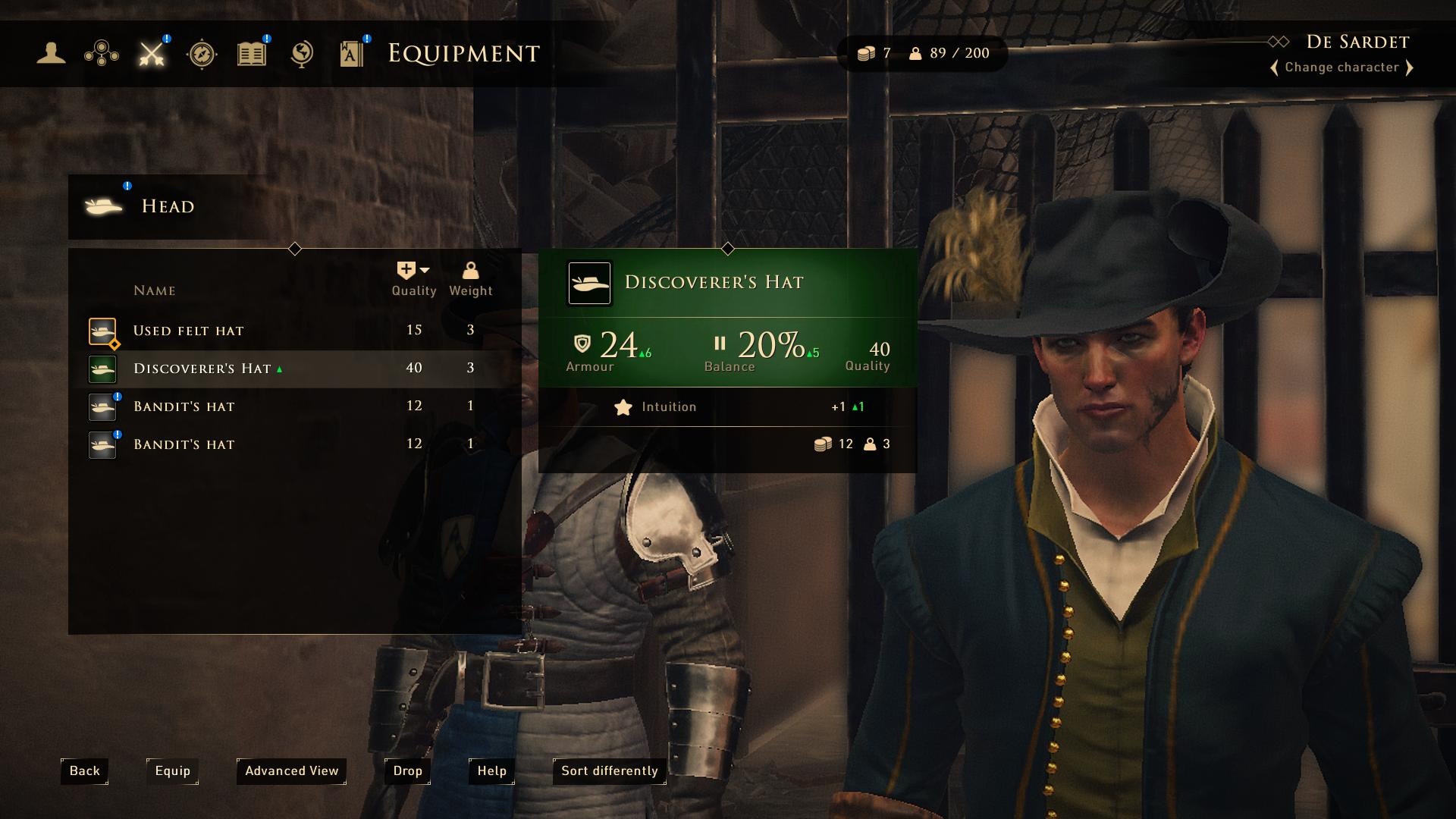Open the journal book icon

pos(252,53)
